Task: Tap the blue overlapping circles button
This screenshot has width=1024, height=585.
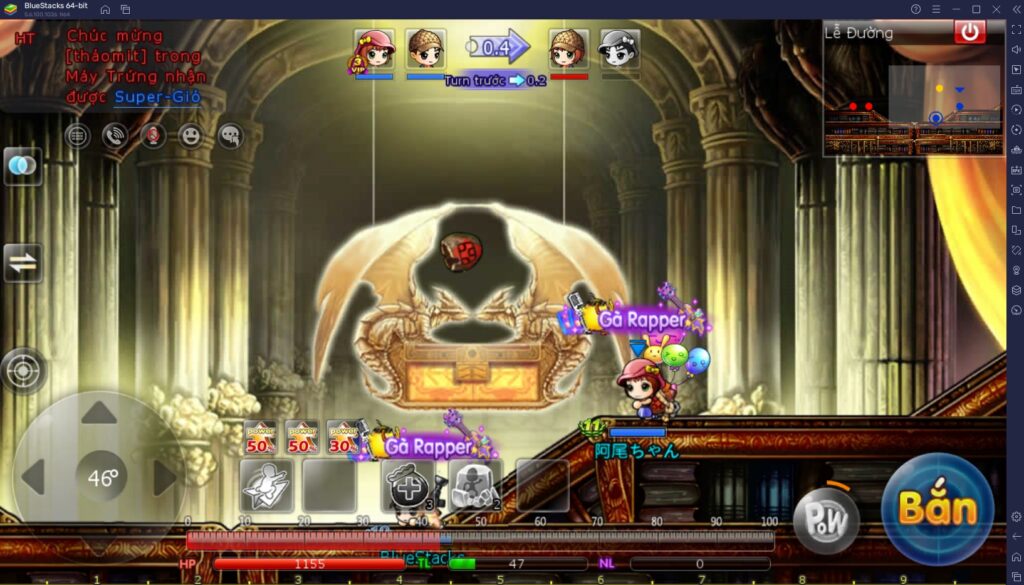Action: coord(22,166)
